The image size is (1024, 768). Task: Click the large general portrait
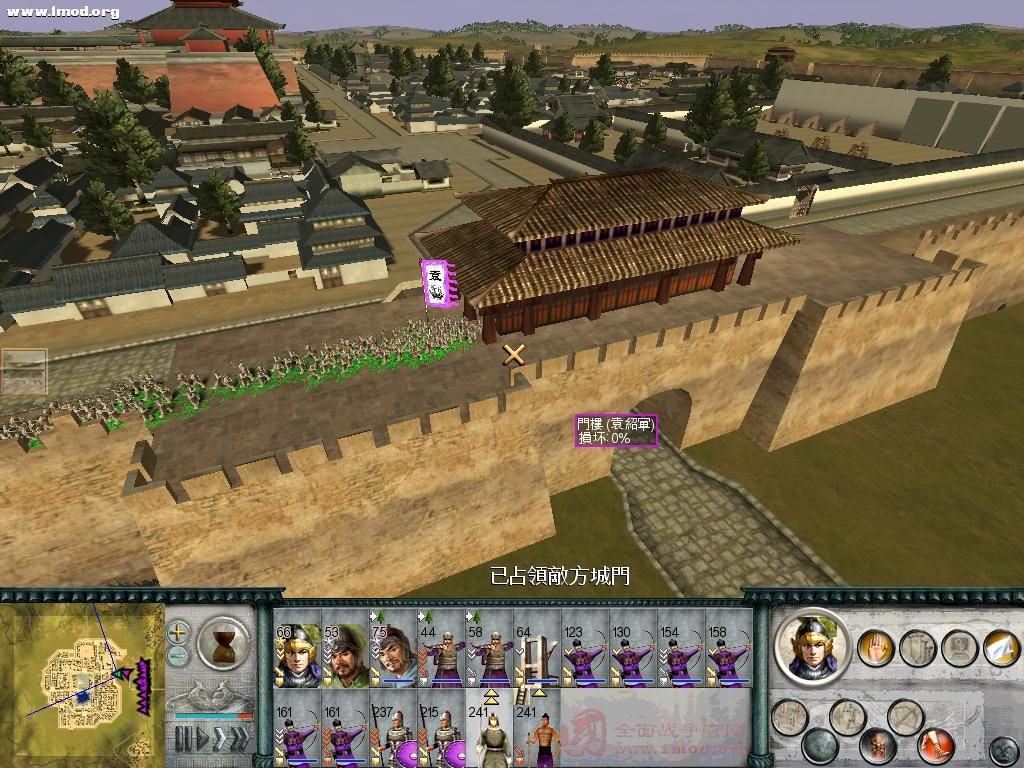pos(811,647)
